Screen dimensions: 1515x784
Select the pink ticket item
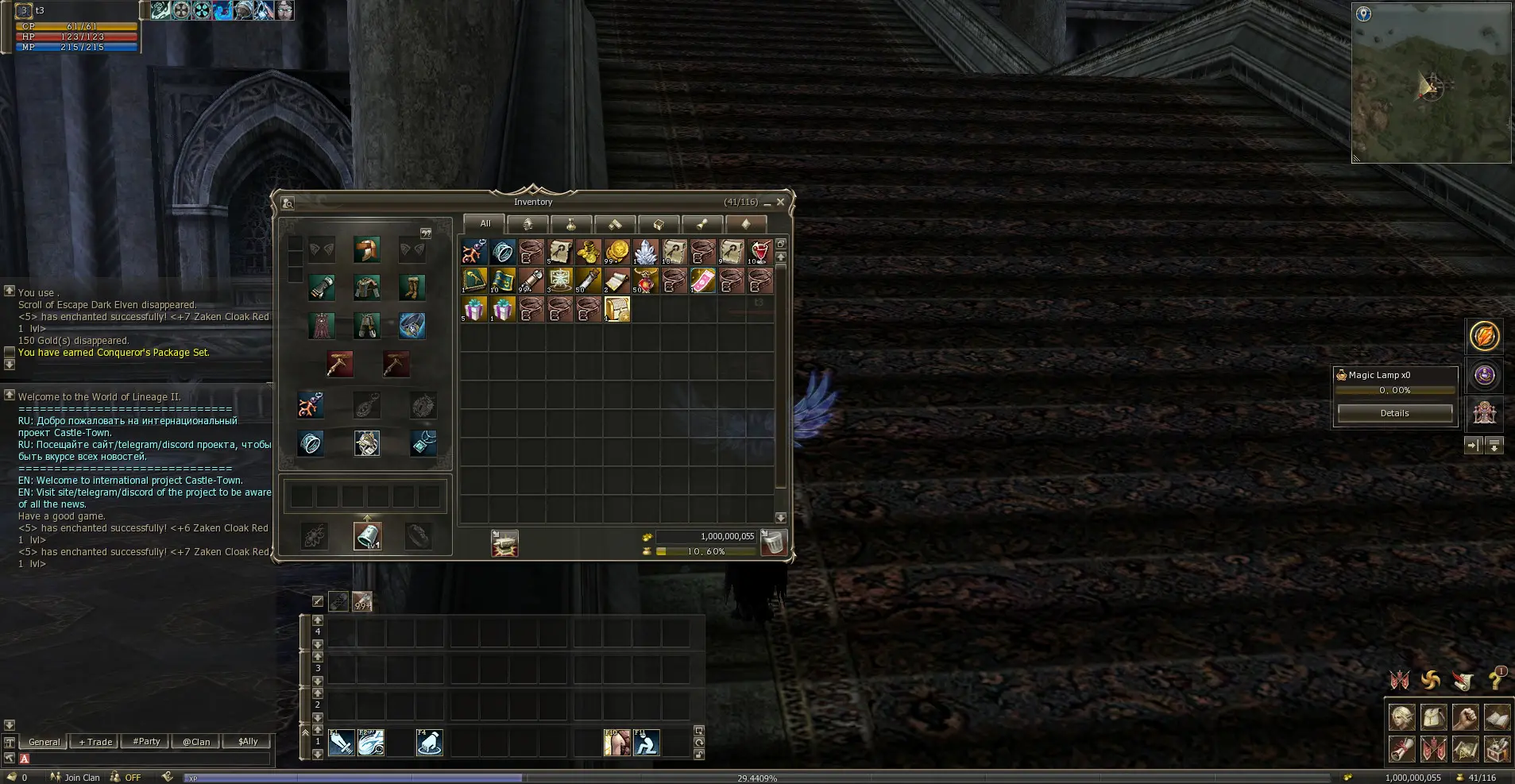(x=702, y=280)
